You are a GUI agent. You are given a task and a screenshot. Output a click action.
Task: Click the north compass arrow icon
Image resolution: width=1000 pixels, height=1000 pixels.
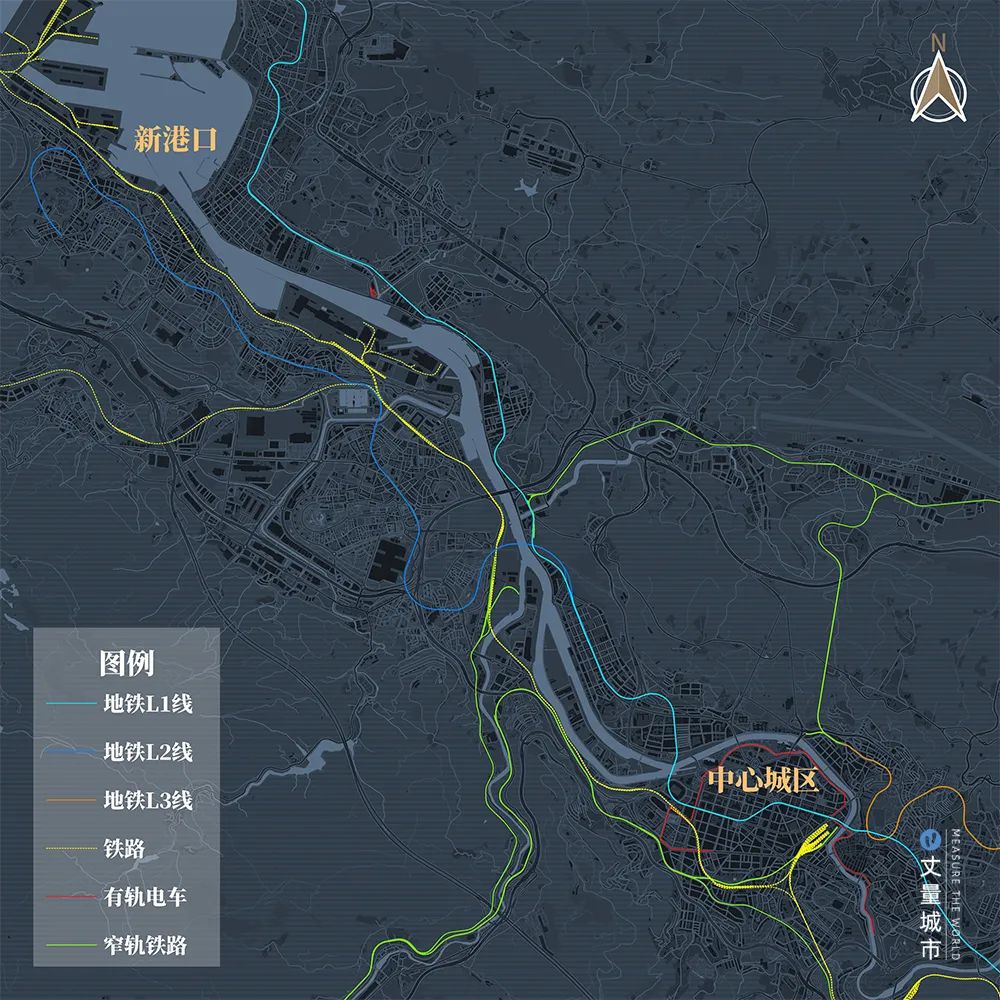938,85
